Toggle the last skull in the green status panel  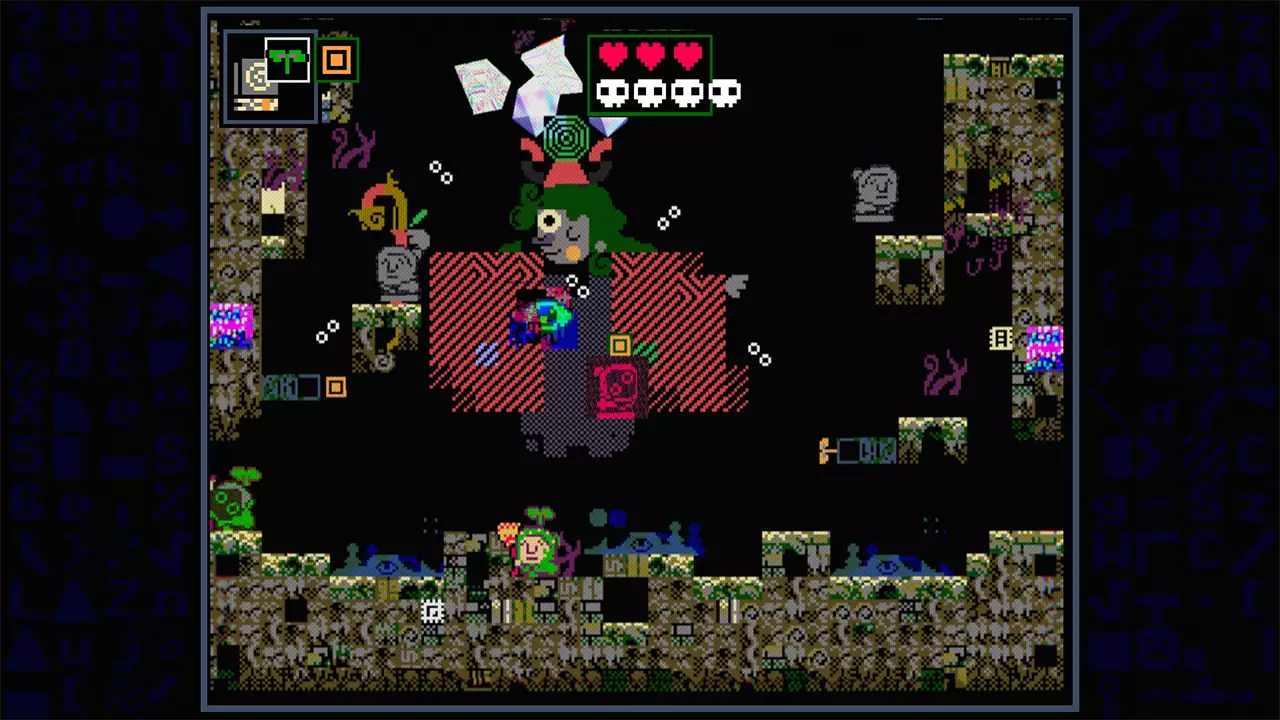pos(724,93)
